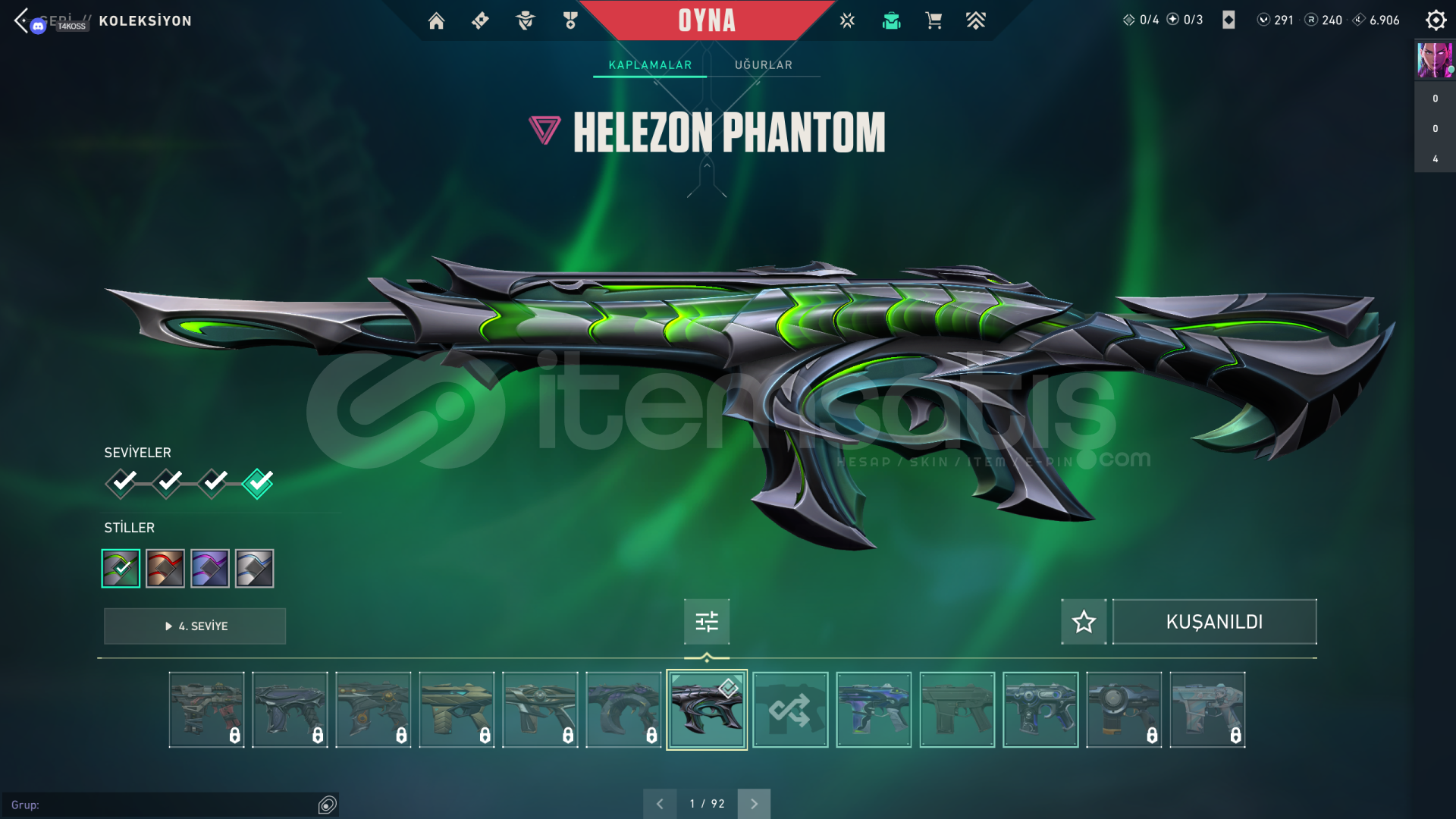Choose the red style variant
Image resolution: width=1456 pixels, height=819 pixels.
click(165, 568)
